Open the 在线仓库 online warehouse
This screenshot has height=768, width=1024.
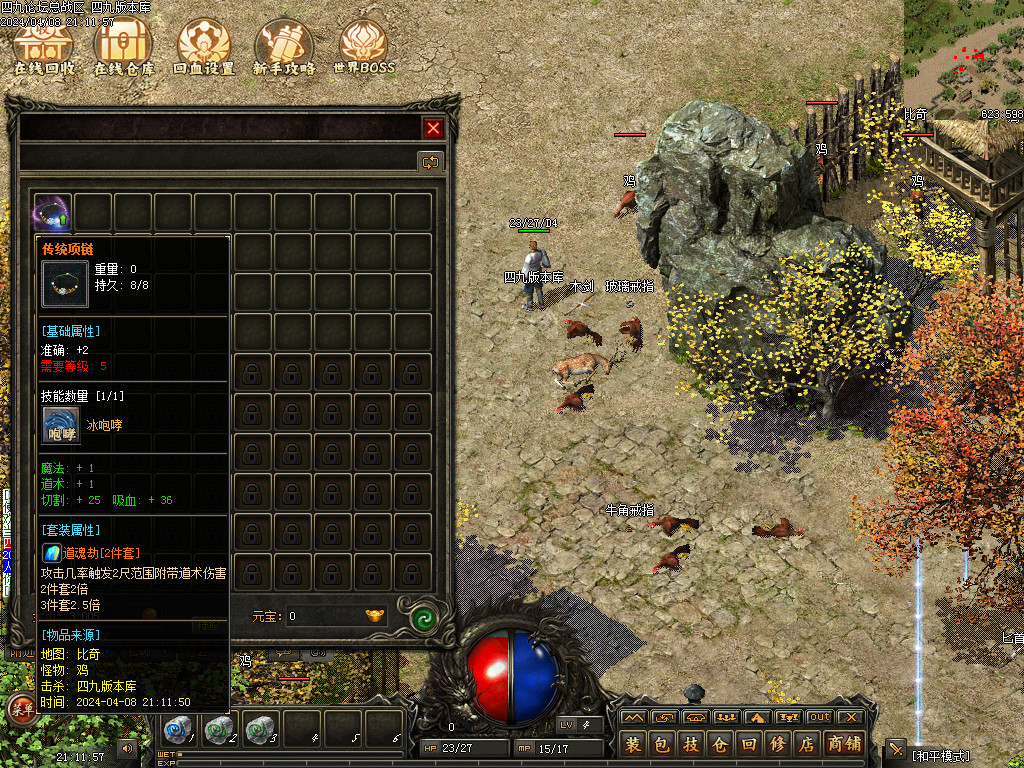tap(123, 46)
